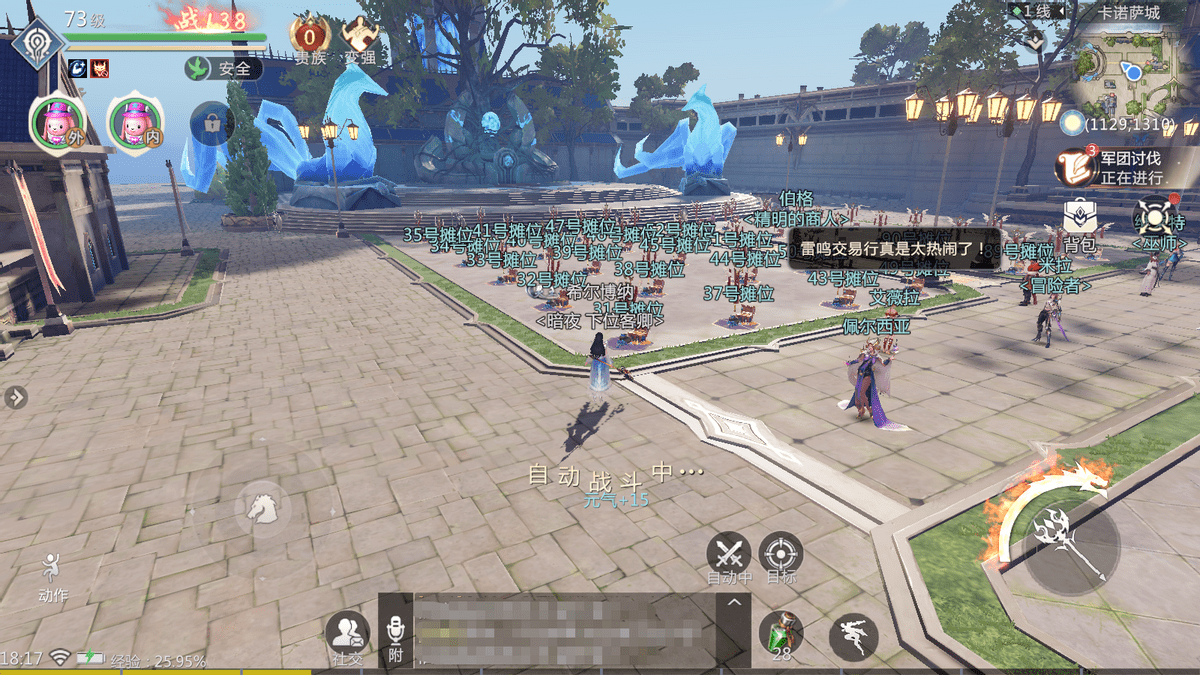Summon the mount with the horse icon
The height and width of the screenshot is (675, 1200).
coord(262,507)
